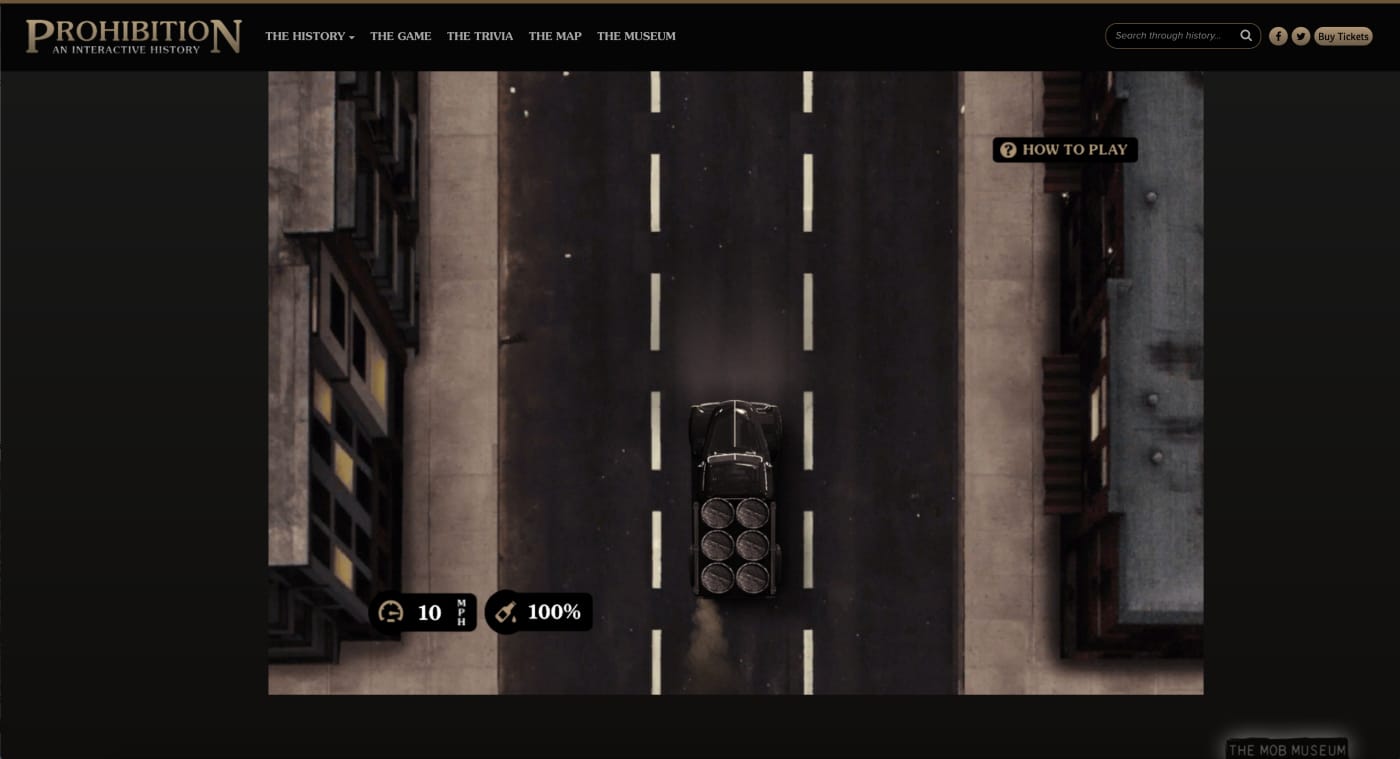Viewport: 1400px width, 759px height.
Task: Go to The Game page
Action: click(x=400, y=36)
